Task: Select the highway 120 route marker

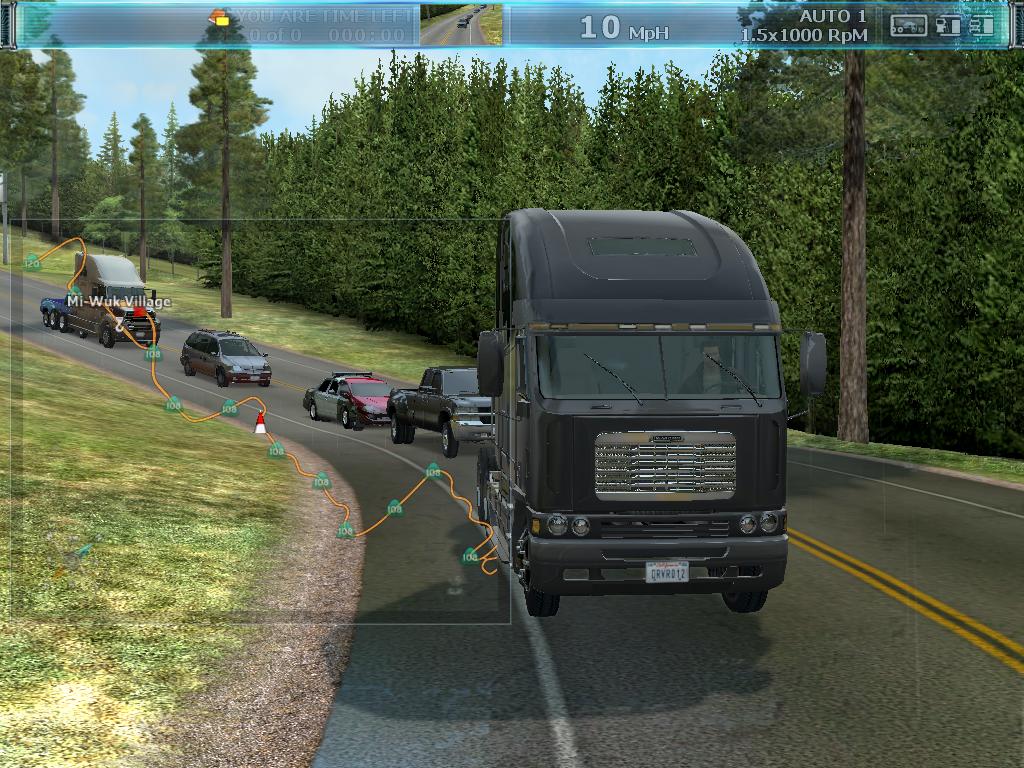Action: coord(32,262)
